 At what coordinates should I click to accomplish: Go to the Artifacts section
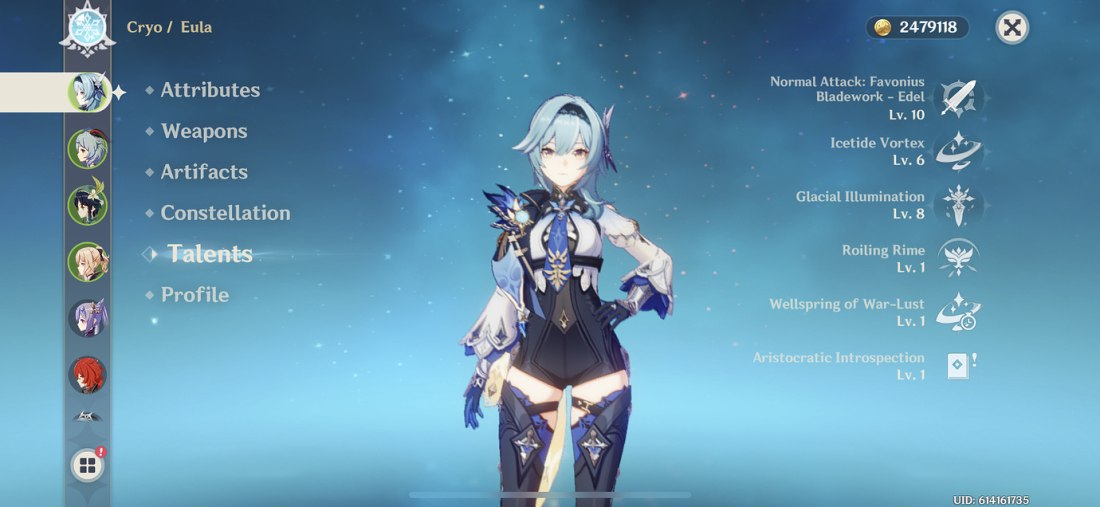click(204, 172)
